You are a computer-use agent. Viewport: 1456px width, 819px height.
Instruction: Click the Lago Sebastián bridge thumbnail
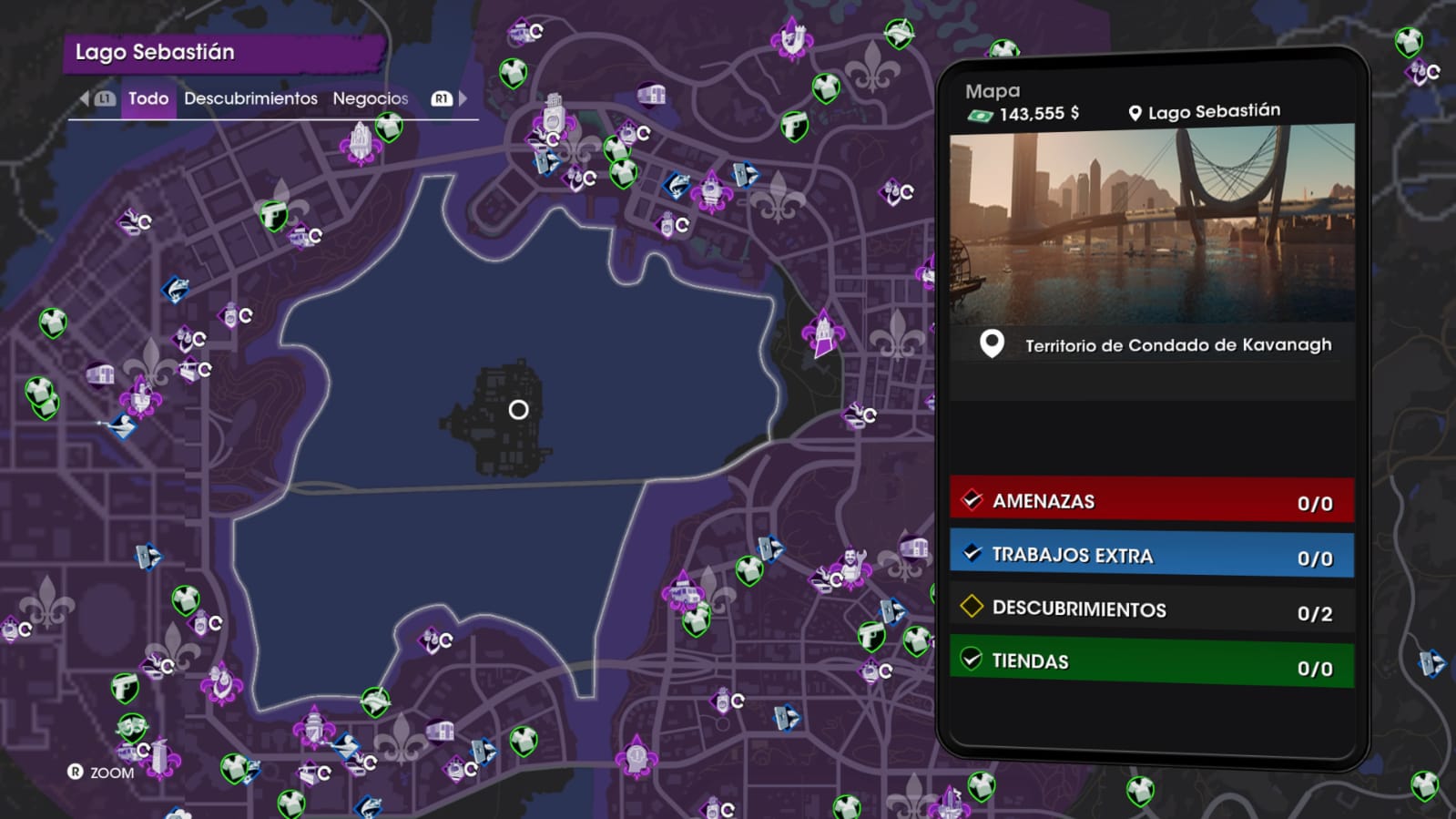tap(1151, 223)
